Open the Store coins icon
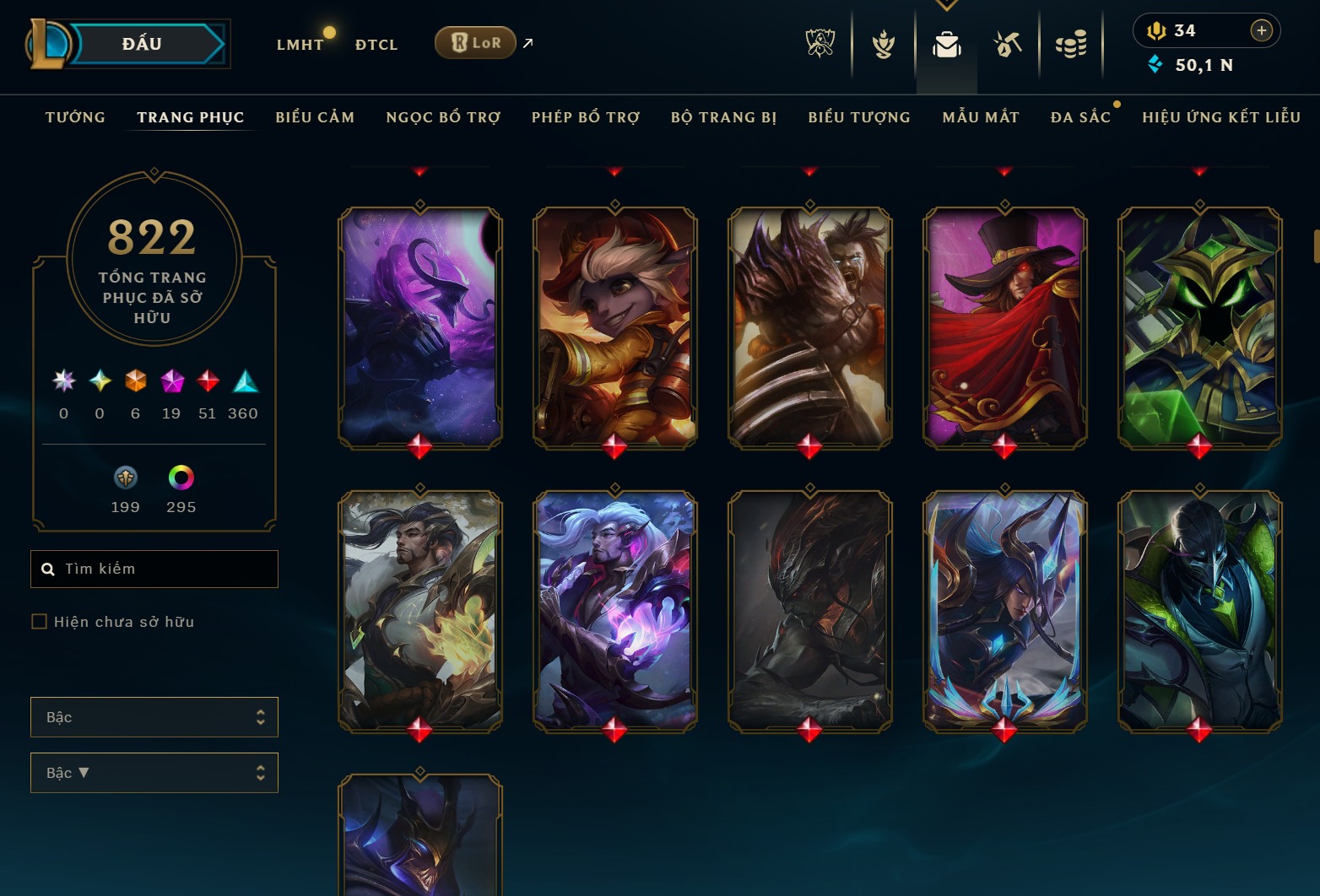The image size is (1320, 896). coord(1070,44)
